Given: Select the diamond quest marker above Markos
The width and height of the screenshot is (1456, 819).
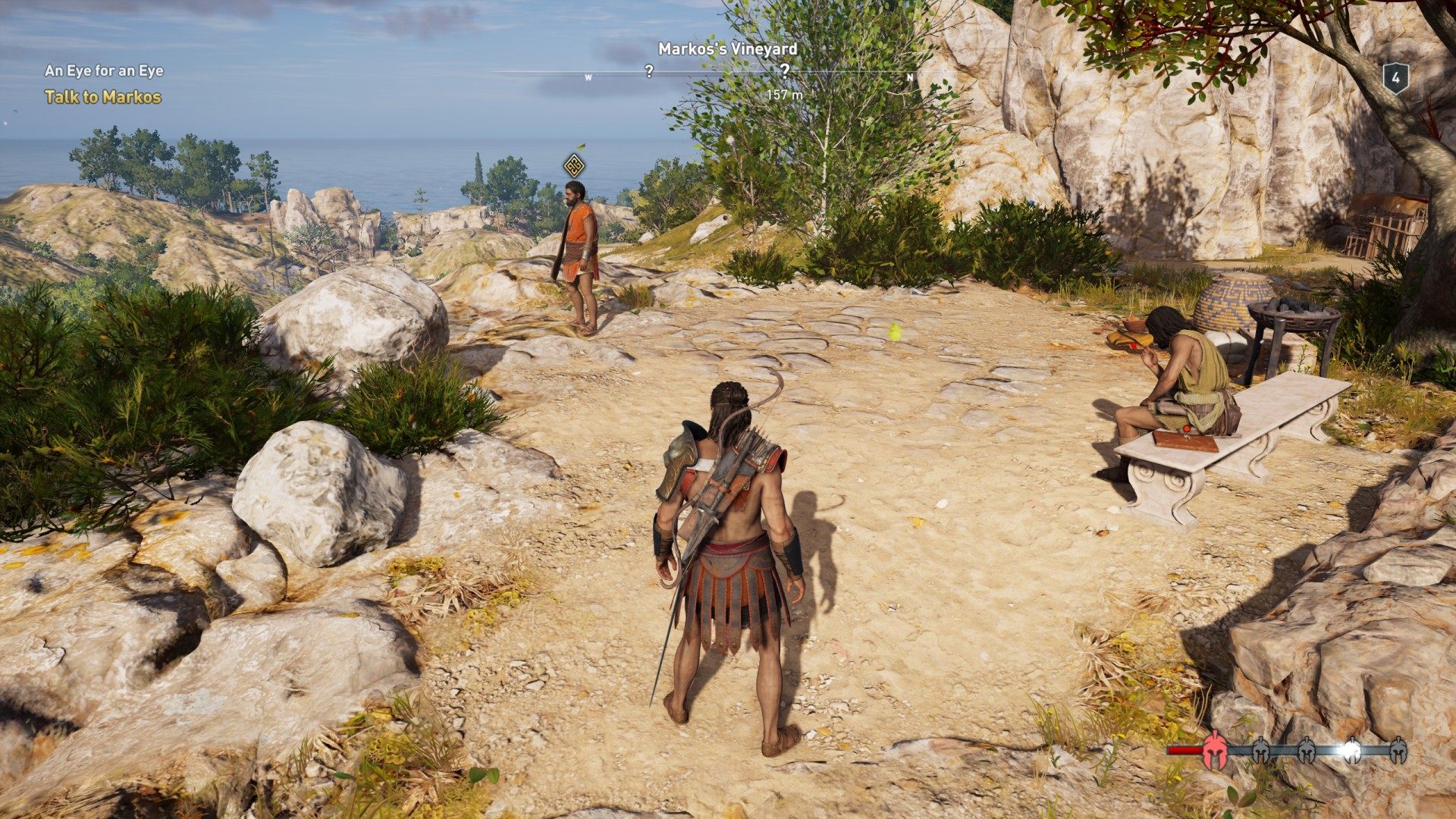Looking at the screenshot, I should click(x=574, y=165).
